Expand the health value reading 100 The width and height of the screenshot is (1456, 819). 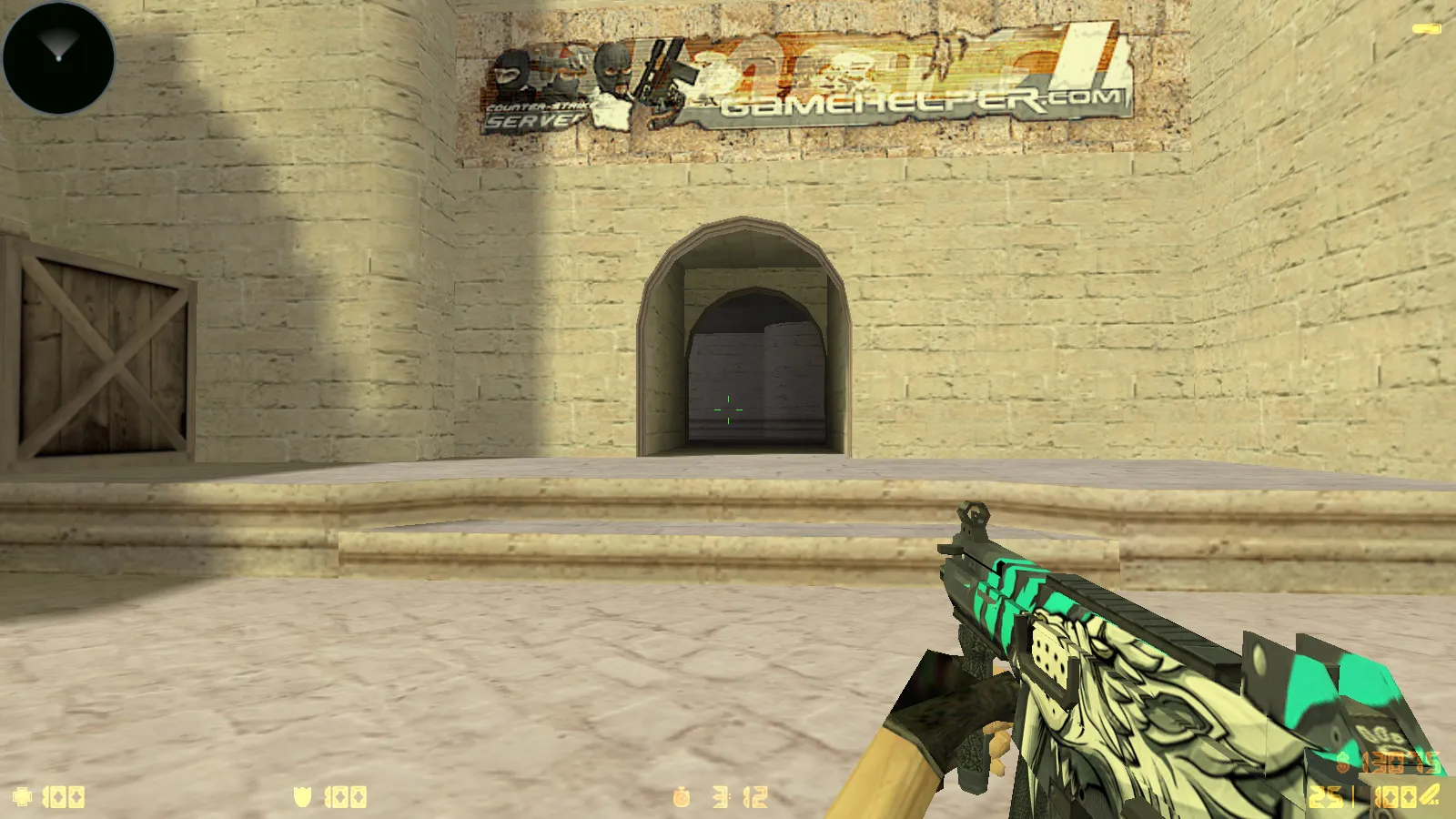coord(64,795)
